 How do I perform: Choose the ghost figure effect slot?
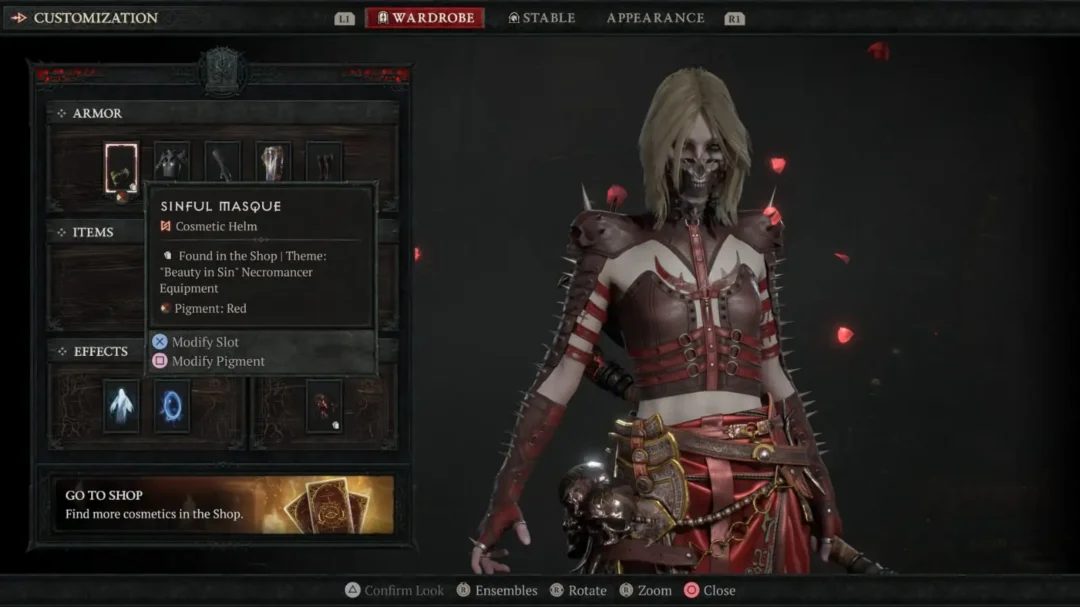[121, 406]
